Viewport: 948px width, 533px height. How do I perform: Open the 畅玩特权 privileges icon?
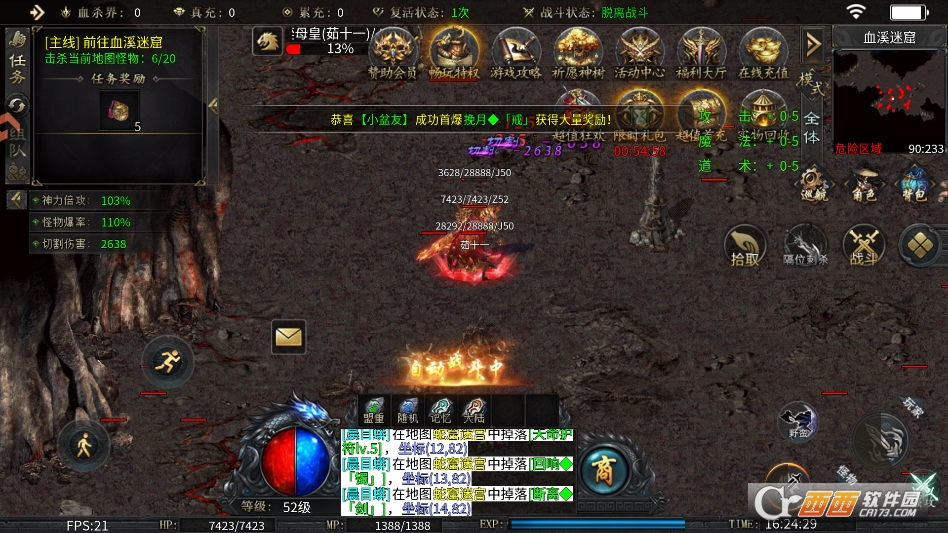454,50
